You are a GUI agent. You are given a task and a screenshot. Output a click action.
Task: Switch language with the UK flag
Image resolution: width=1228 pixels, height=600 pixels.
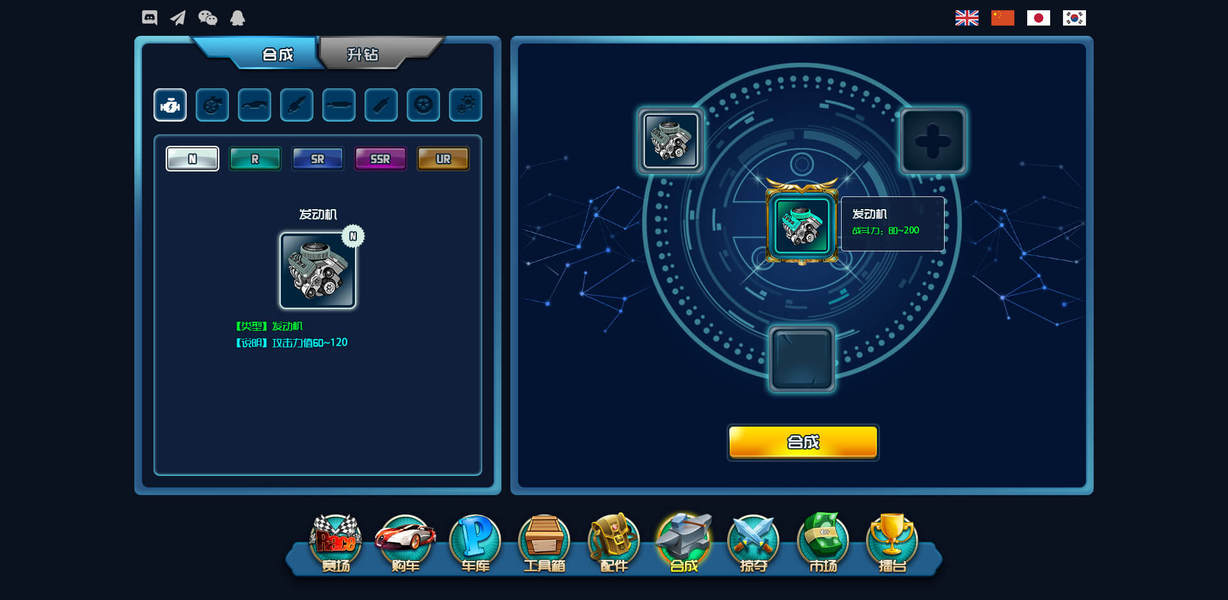pyautogui.click(x=967, y=18)
